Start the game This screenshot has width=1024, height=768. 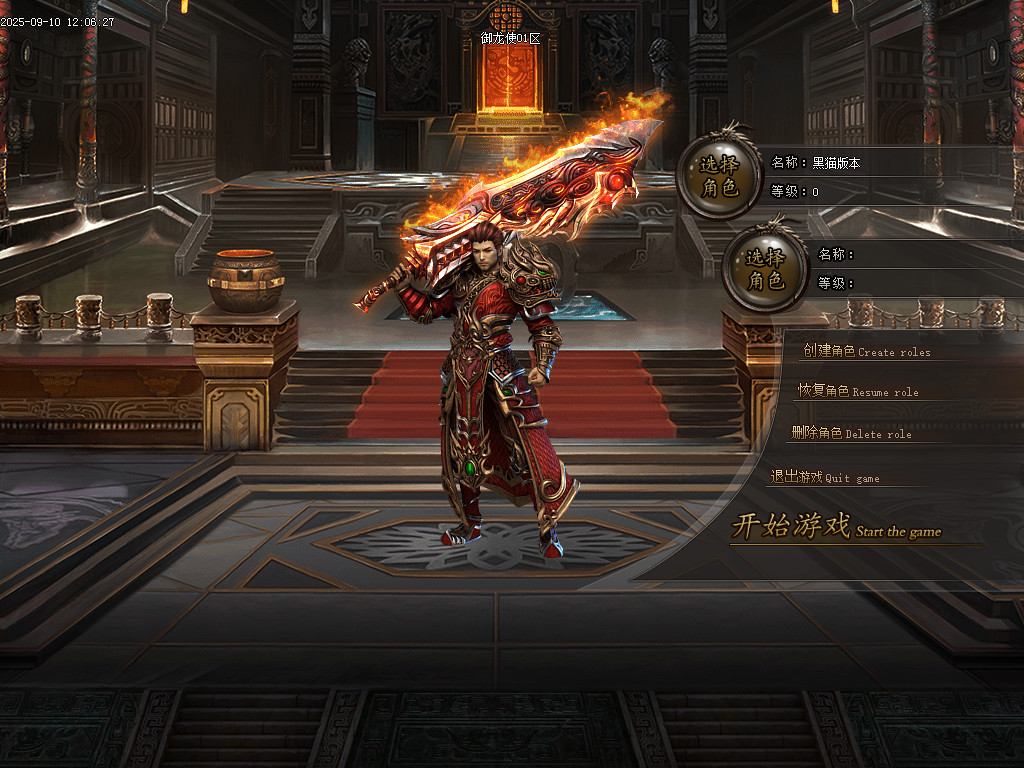coord(835,527)
